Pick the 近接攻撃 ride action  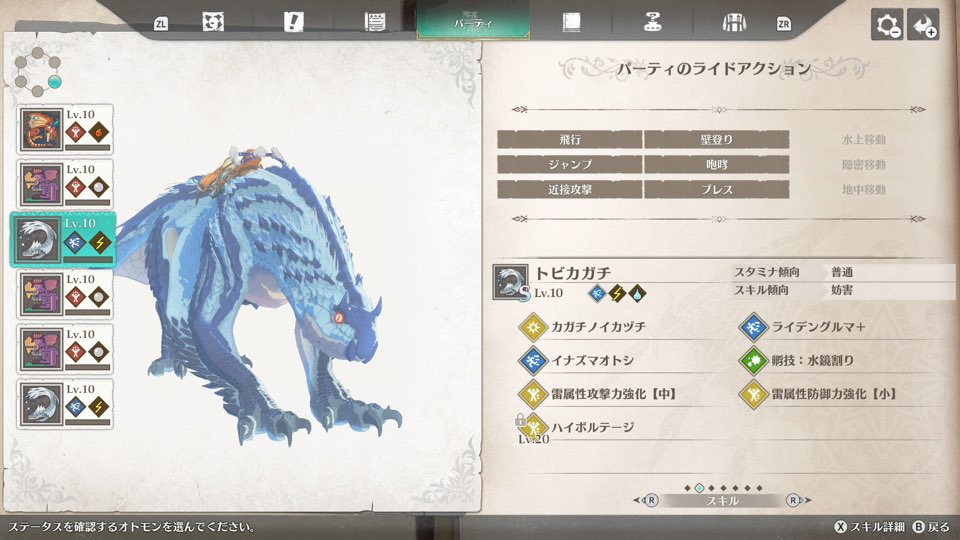(x=569, y=190)
